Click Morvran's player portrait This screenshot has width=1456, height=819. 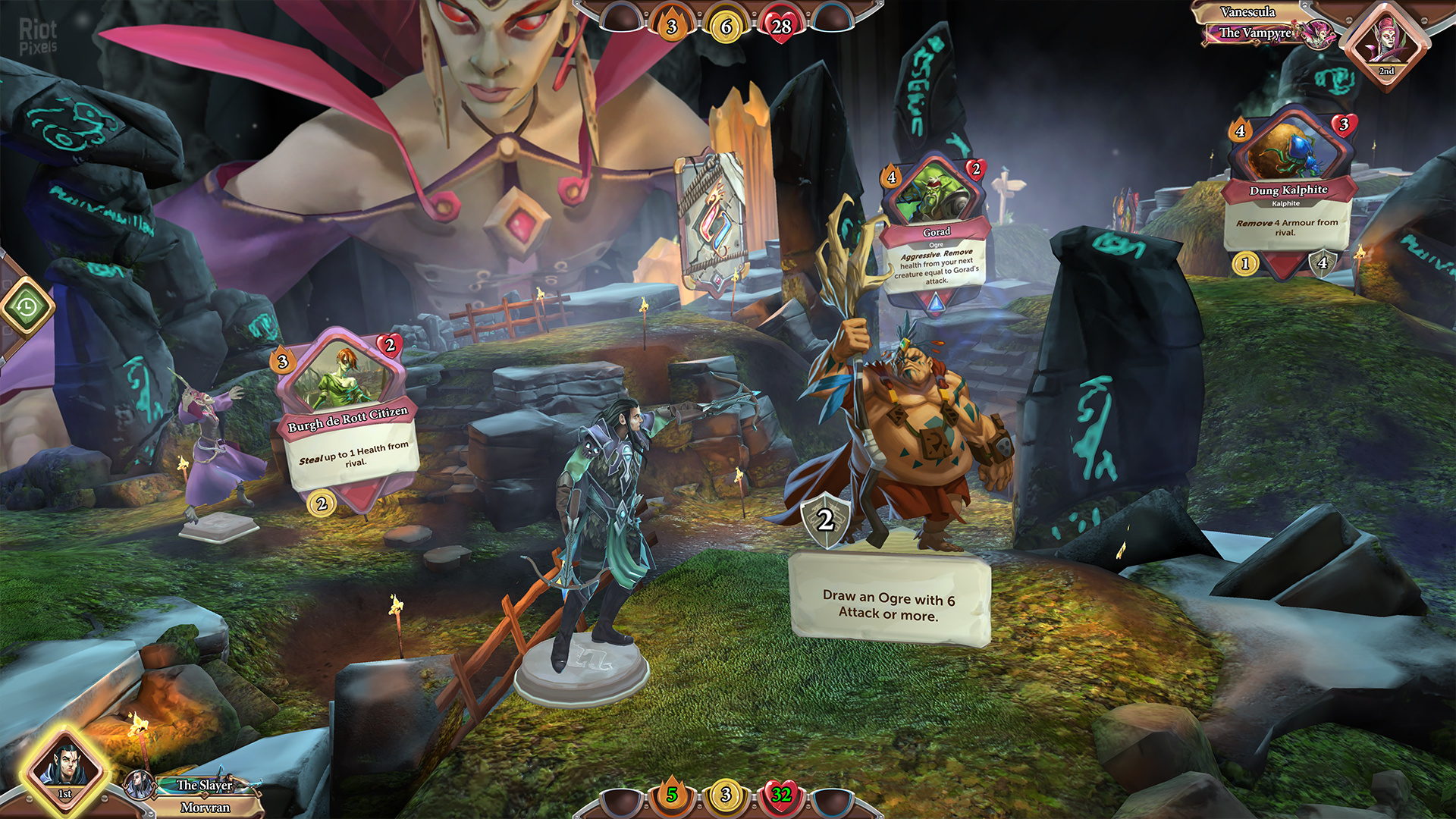tap(66, 768)
